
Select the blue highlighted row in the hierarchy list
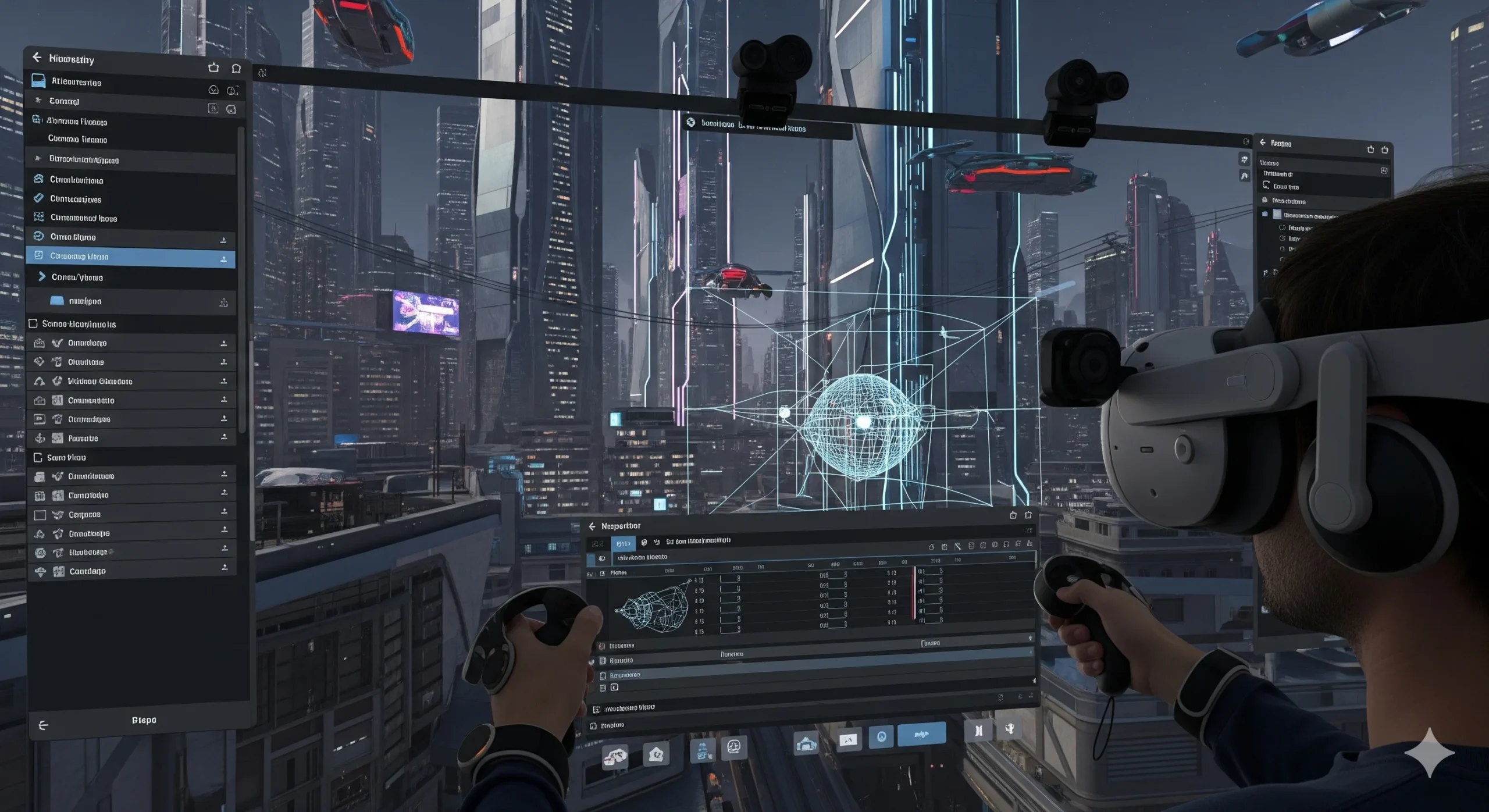tap(130, 257)
